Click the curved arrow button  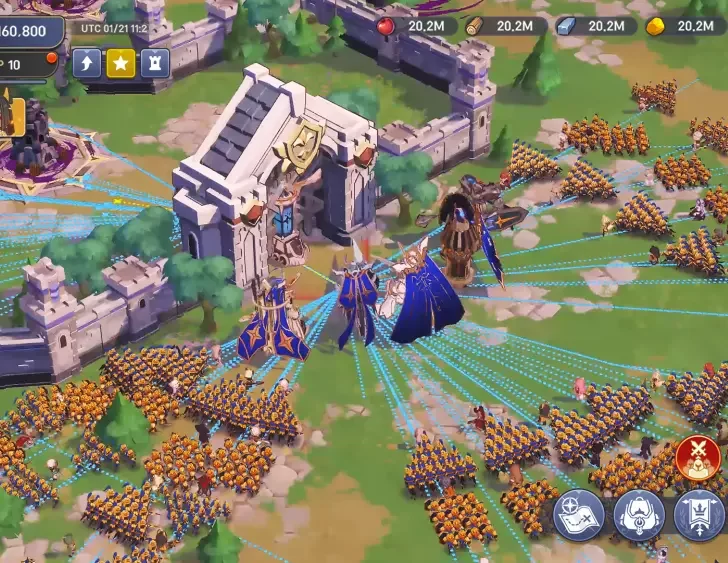coord(87,63)
